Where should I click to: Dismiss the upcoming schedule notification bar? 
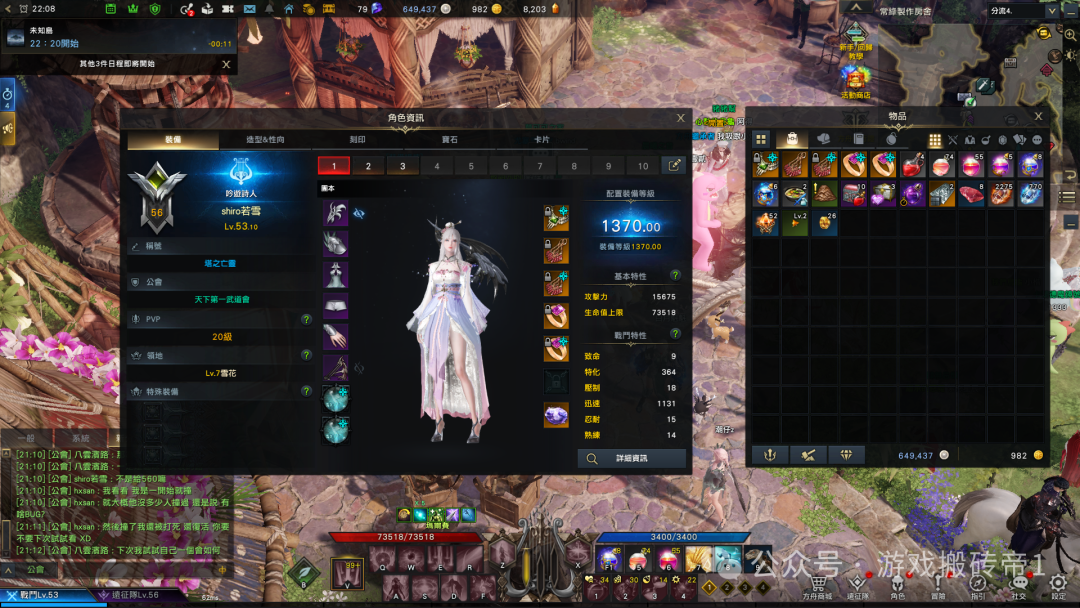[226, 64]
